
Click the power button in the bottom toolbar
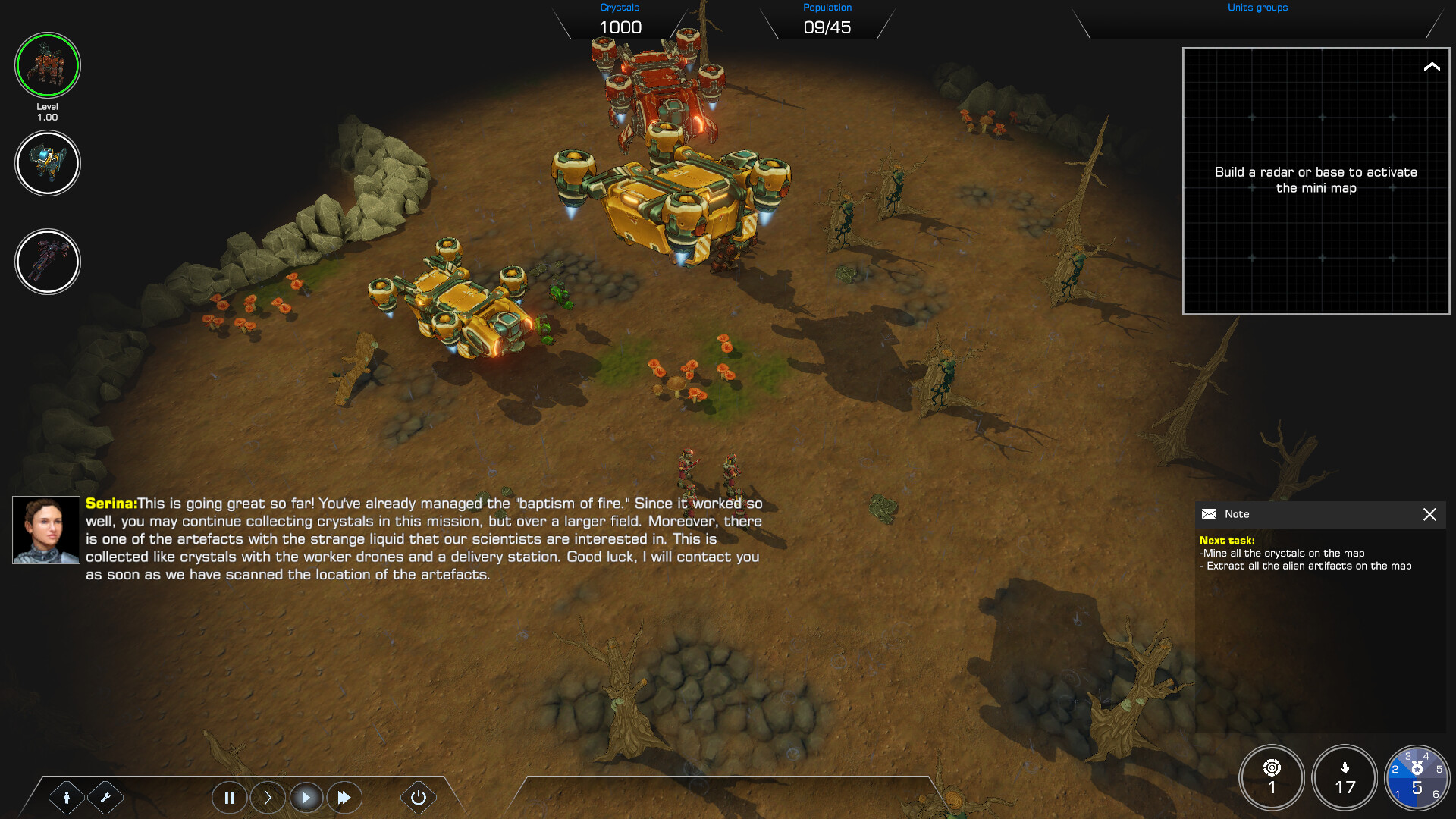(x=418, y=797)
